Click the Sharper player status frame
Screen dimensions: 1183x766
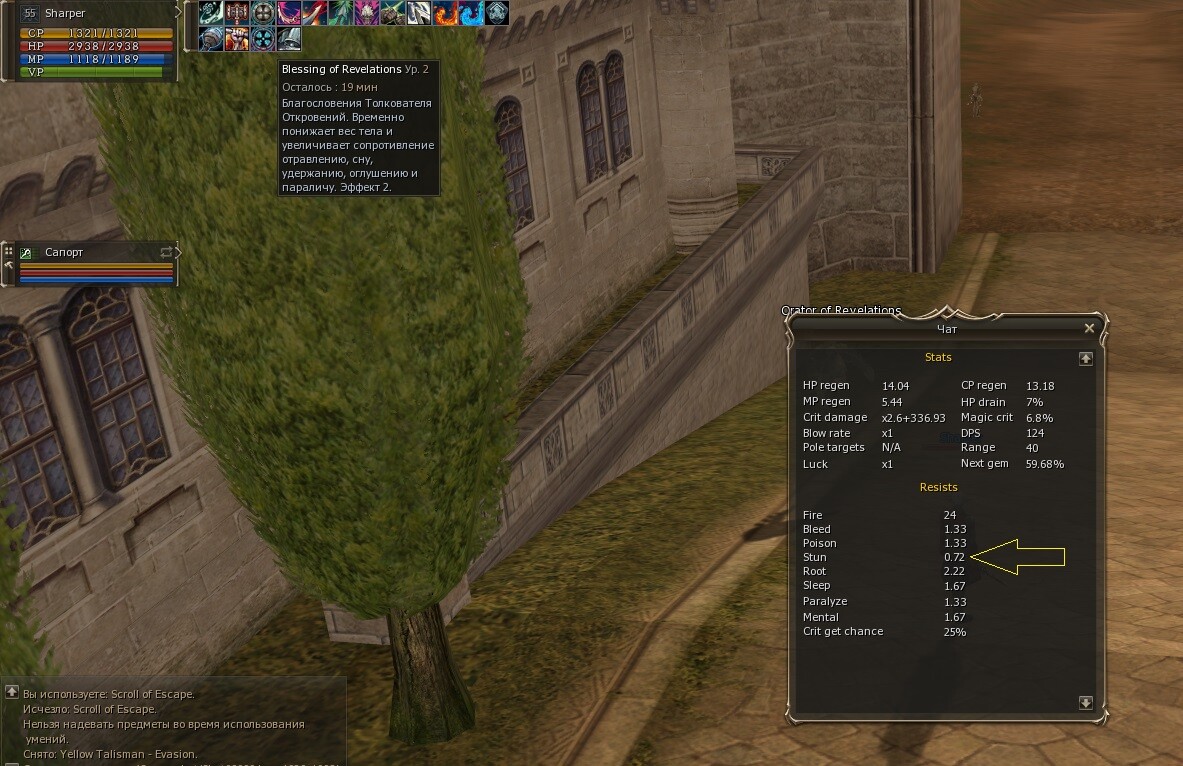96,40
